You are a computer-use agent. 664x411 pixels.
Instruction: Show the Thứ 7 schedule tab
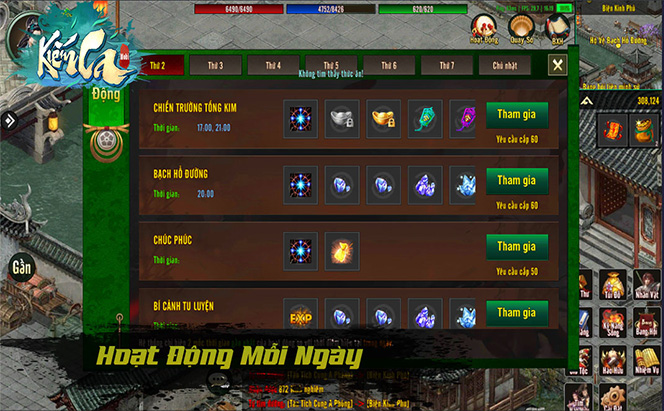coord(446,66)
